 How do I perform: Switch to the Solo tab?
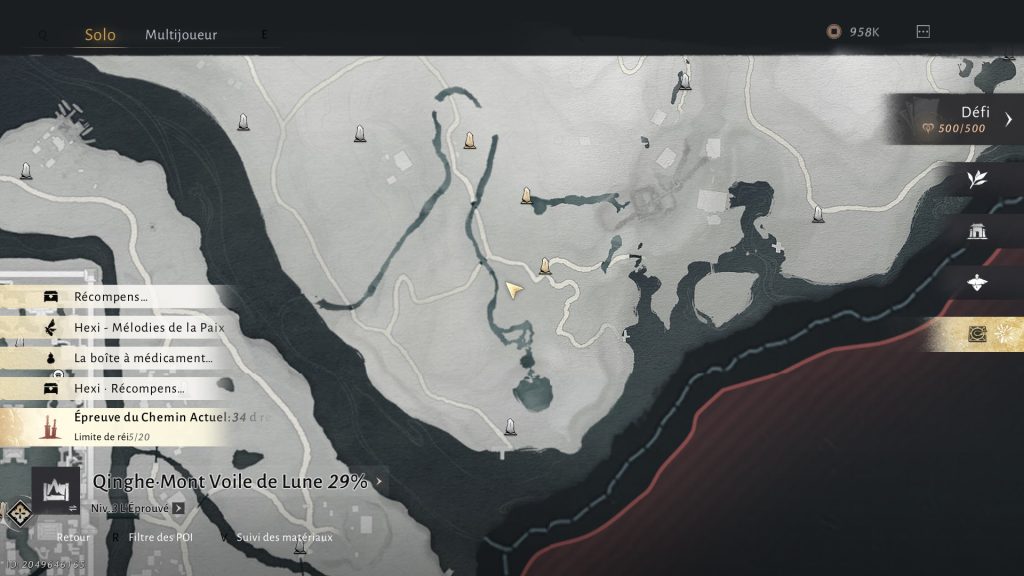pyautogui.click(x=100, y=34)
